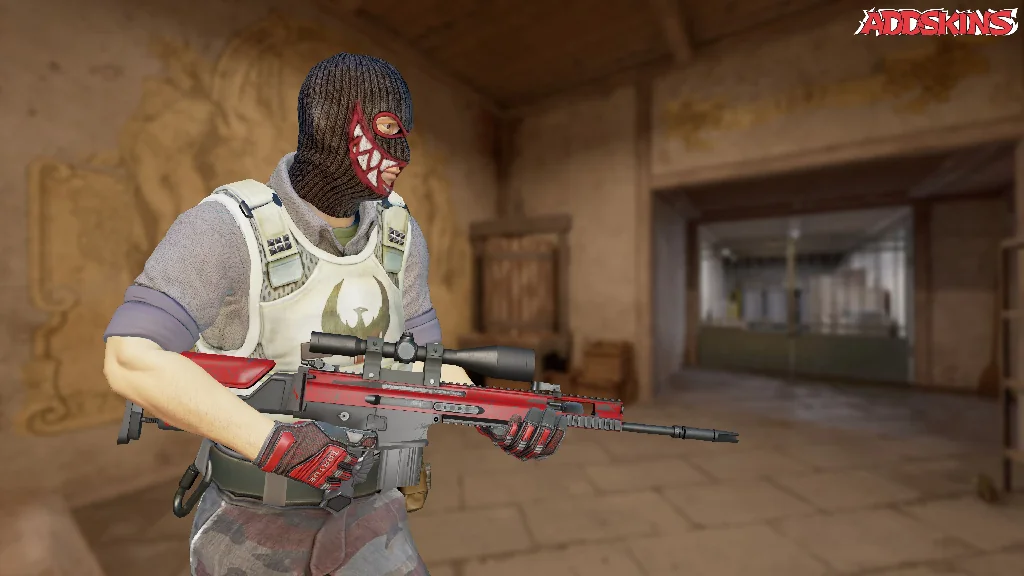The width and height of the screenshot is (1024, 576).
Task: Click the ADDSKINS watermark logo
Action: coord(936,22)
